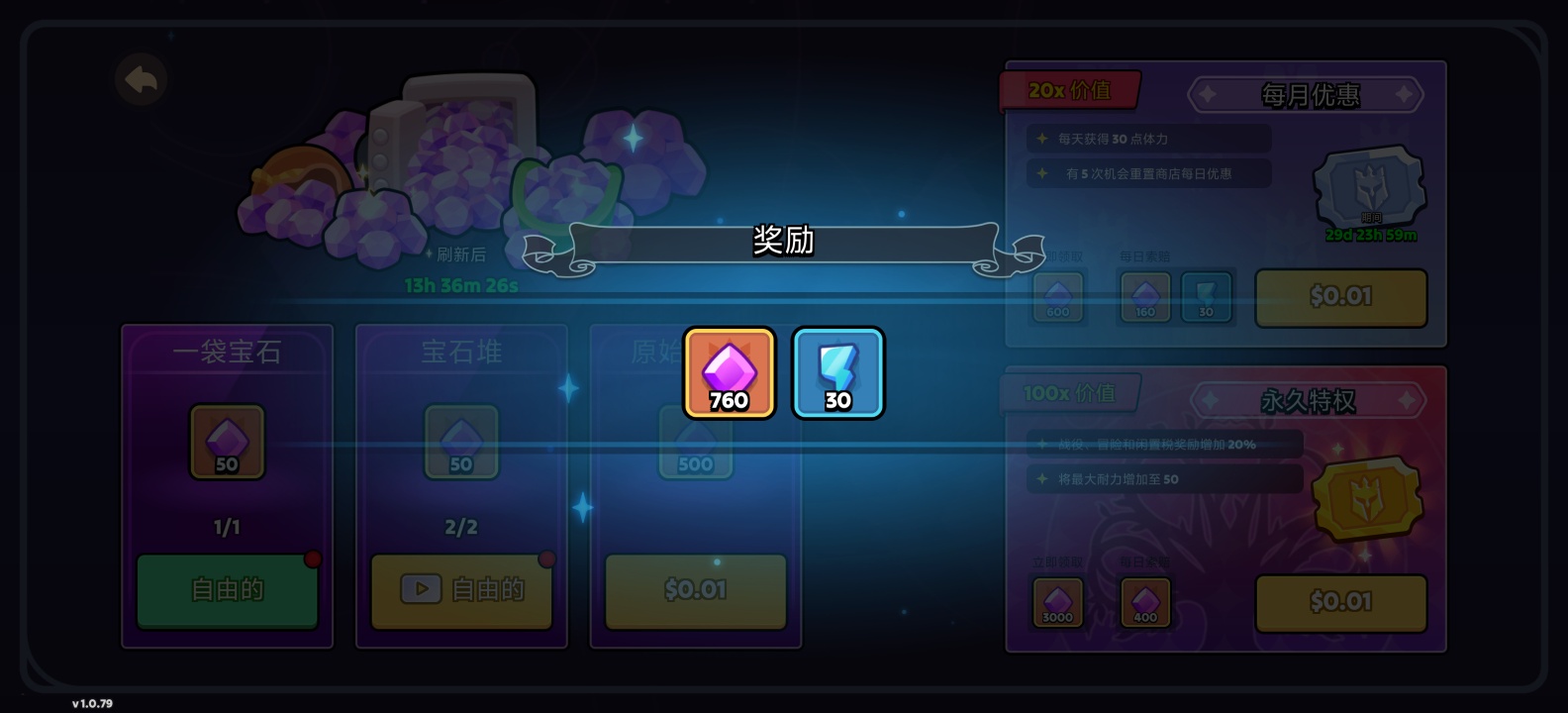Click the 3000 gem icon in 永久特权 panel

point(1058,602)
